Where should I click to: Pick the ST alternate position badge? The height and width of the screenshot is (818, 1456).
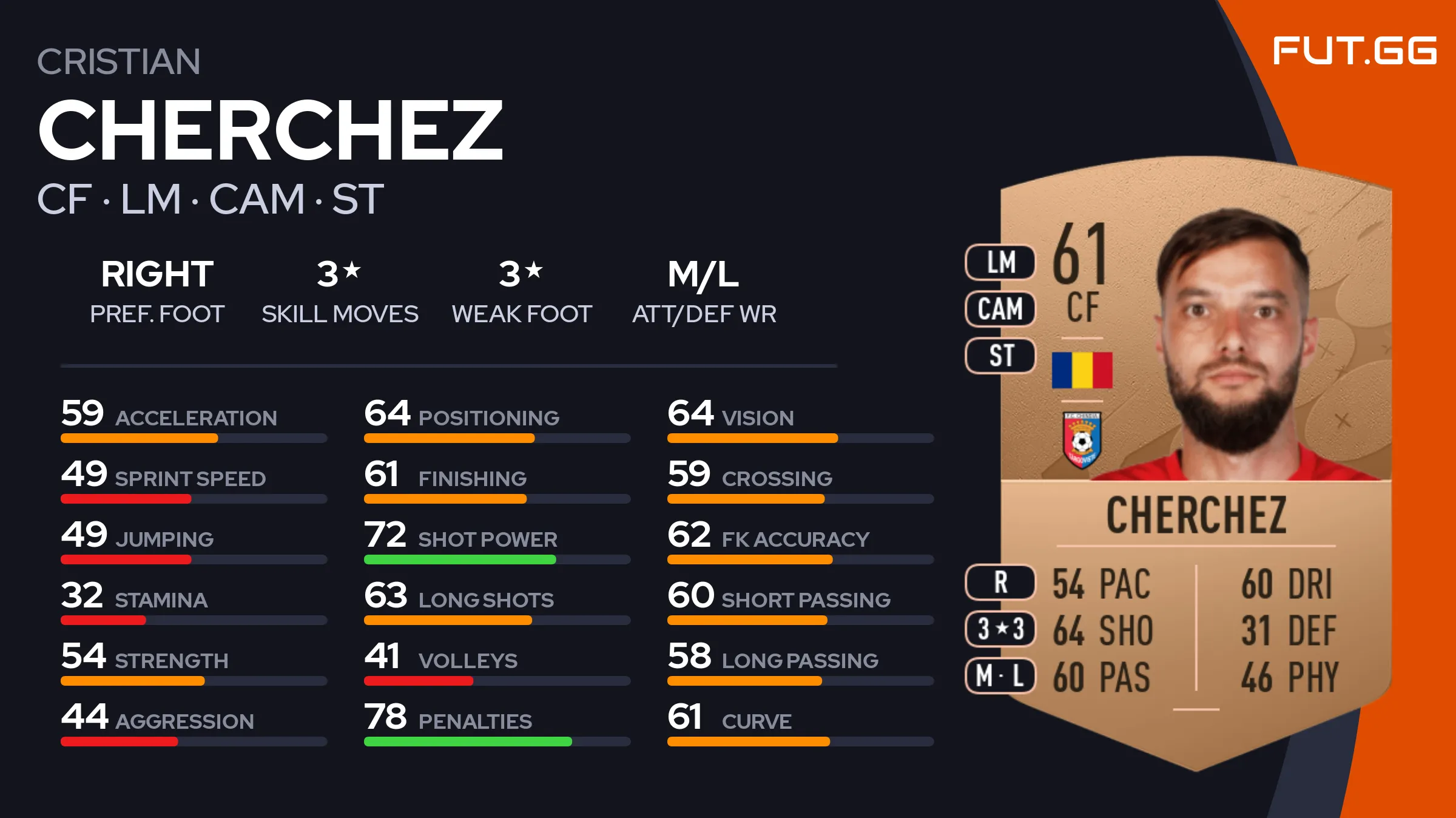click(x=1000, y=356)
